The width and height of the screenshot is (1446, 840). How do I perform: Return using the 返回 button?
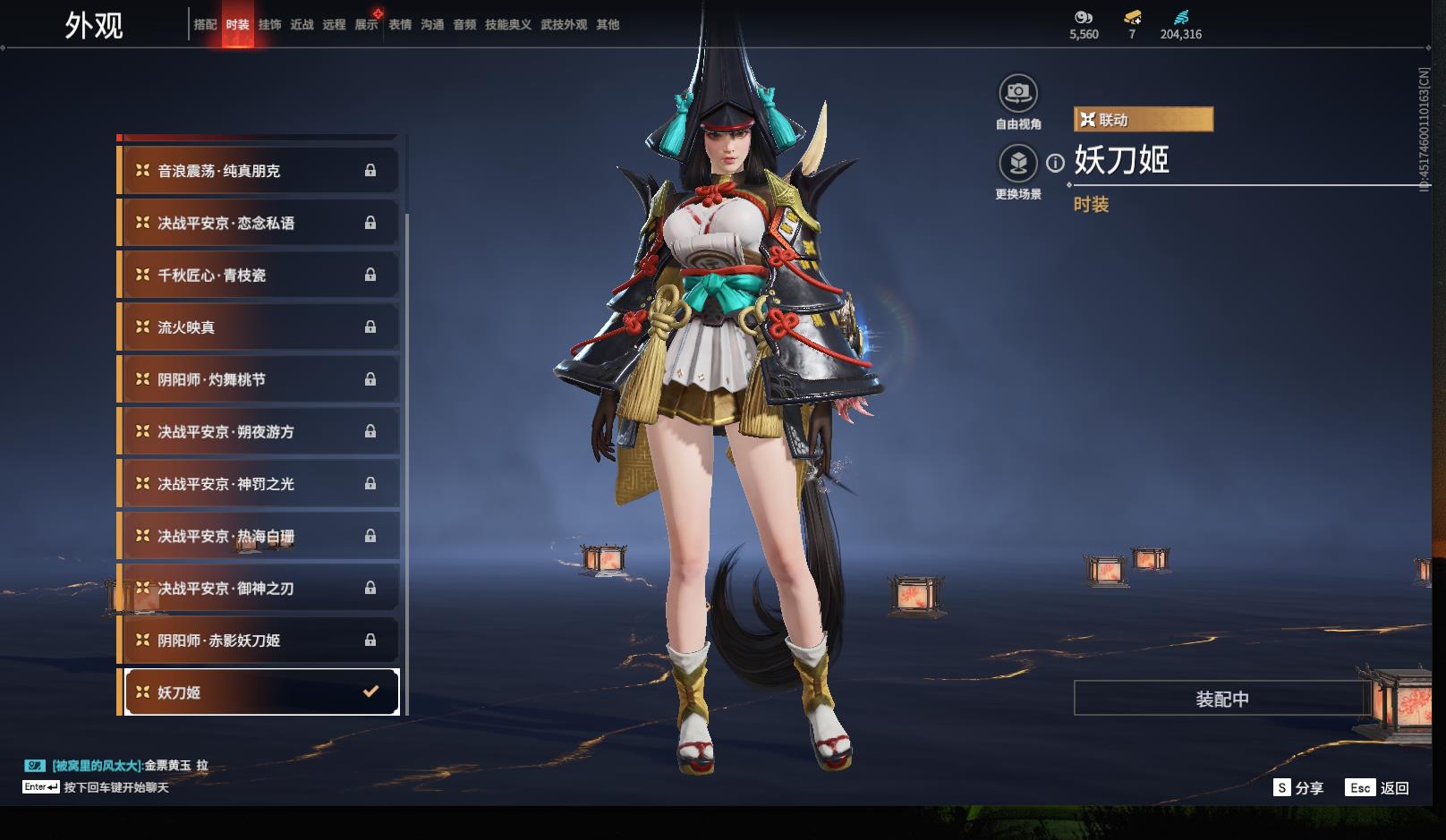[1378, 788]
